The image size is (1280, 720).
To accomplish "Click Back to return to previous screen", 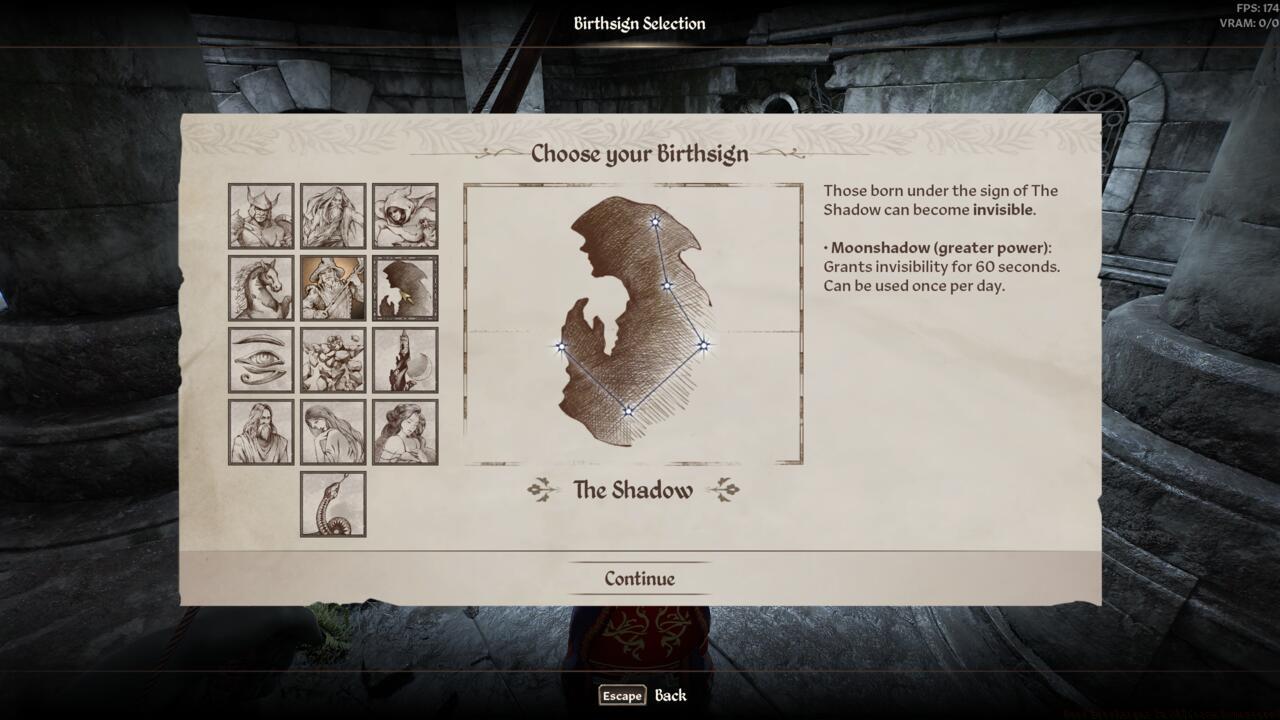I will point(672,695).
